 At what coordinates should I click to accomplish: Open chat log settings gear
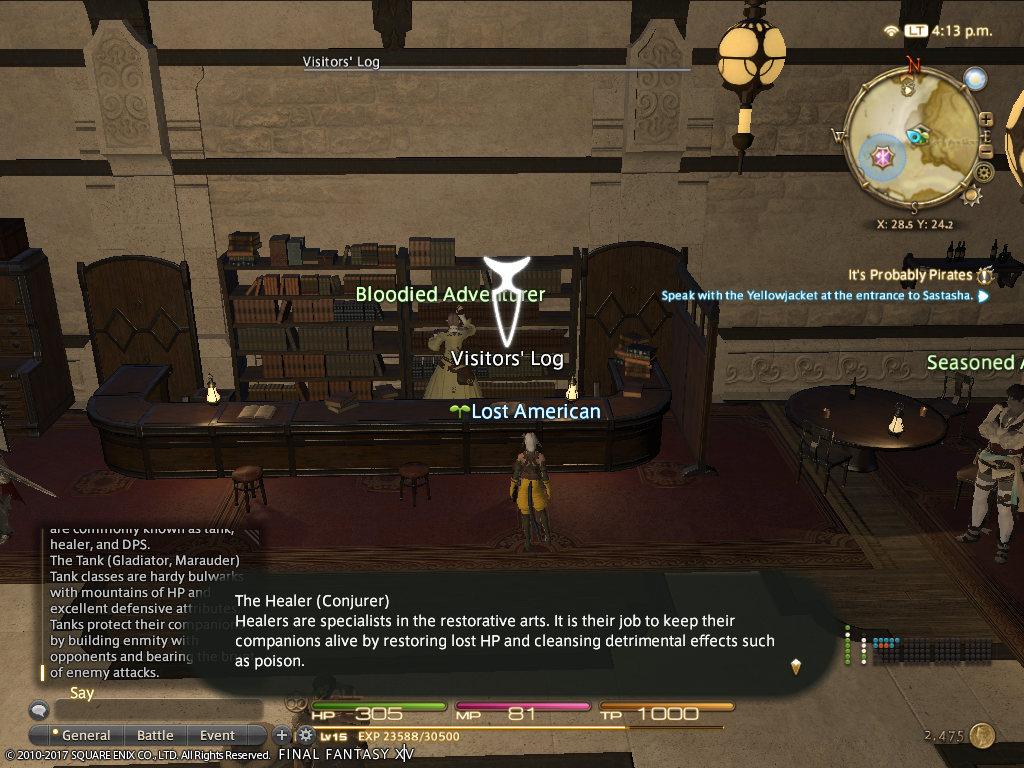[305, 736]
